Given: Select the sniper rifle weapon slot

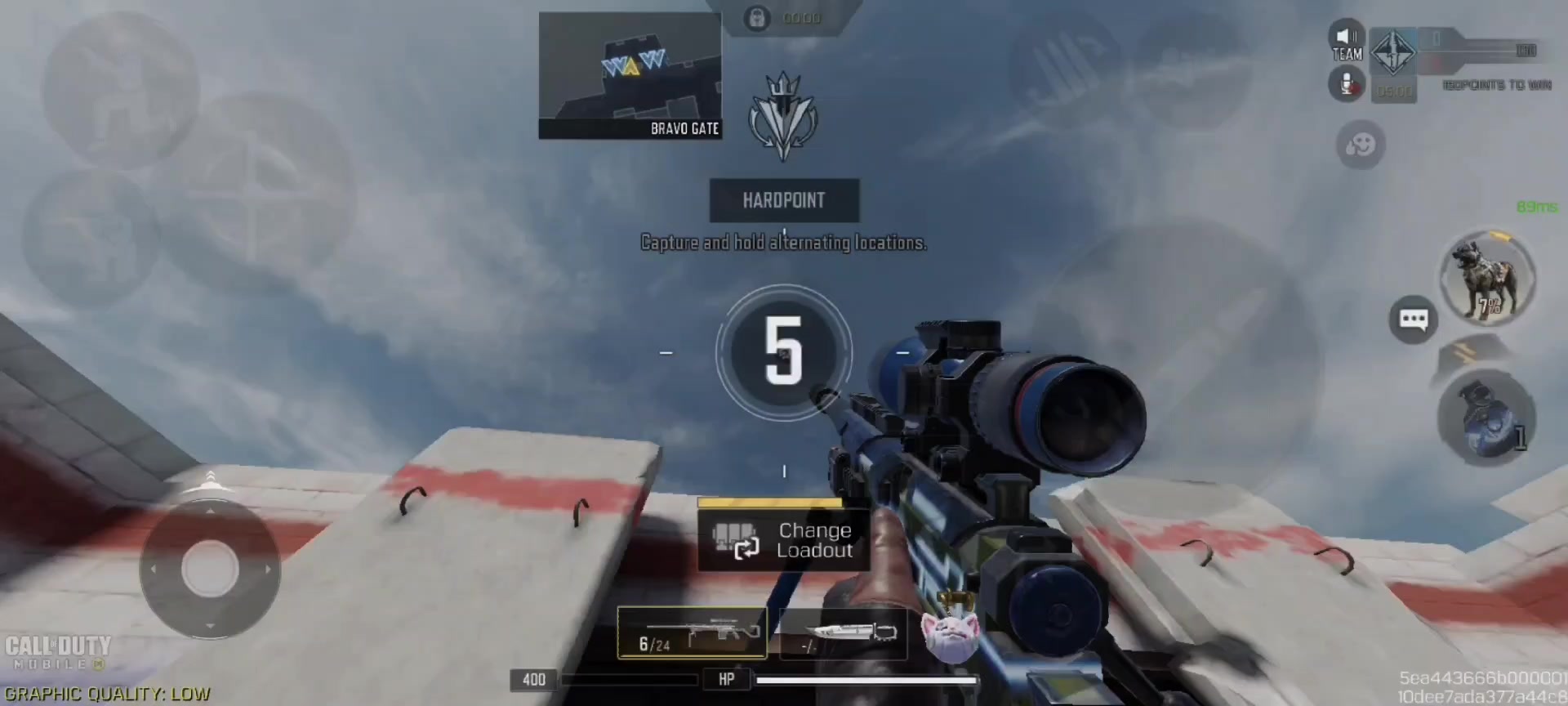Looking at the screenshot, I should tap(692, 633).
